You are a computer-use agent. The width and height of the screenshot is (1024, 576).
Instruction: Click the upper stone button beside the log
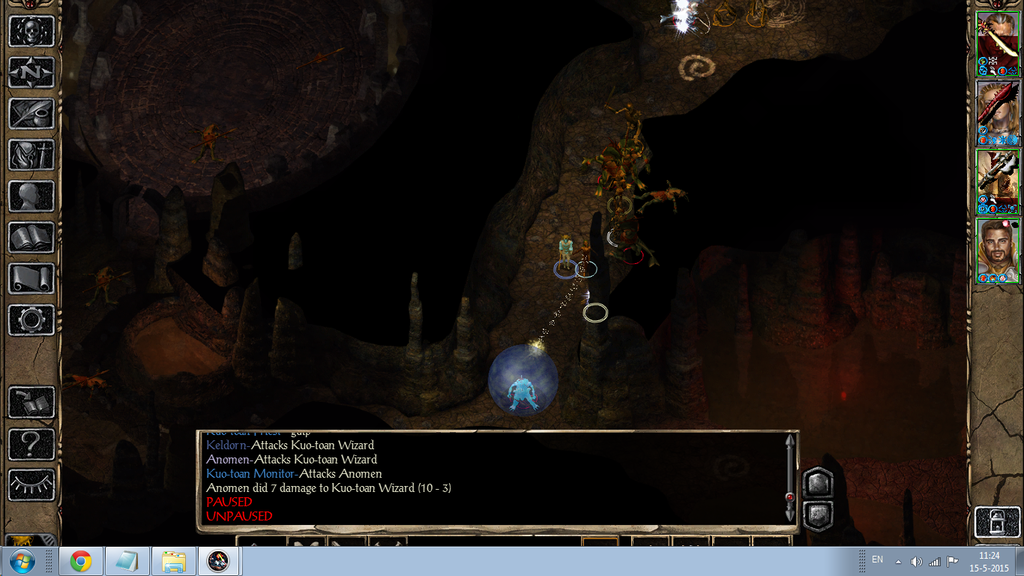817,483
